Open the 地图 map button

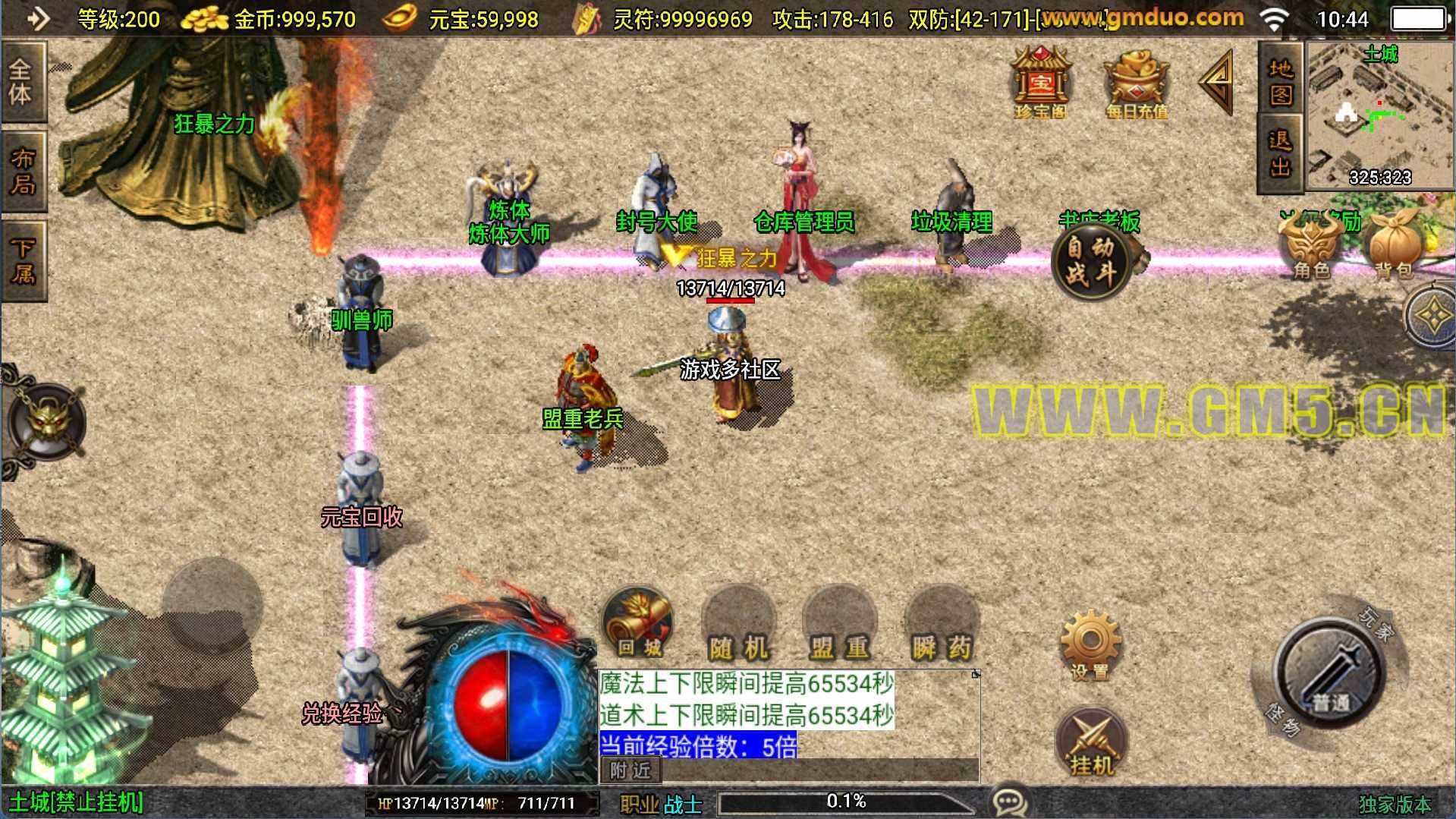click(1280, 80)
